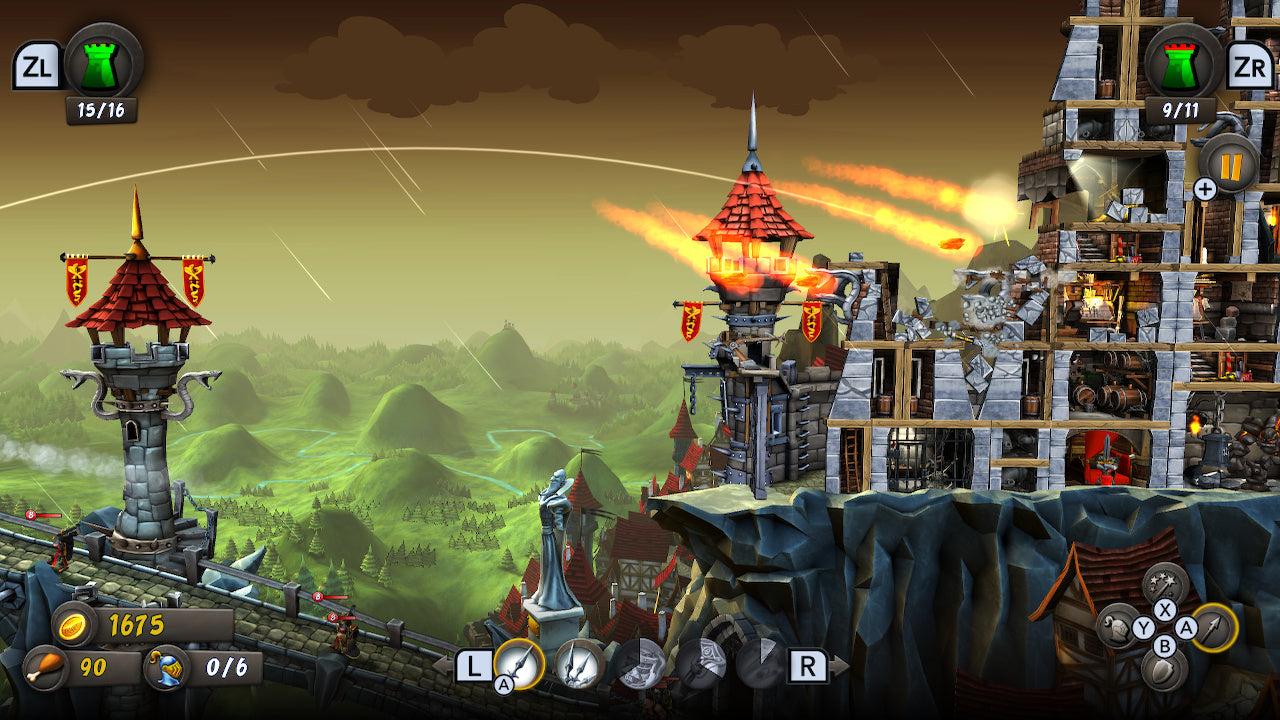Choose the triple arrow projectile
1280x720 pixels.
(x=580, y=663)
